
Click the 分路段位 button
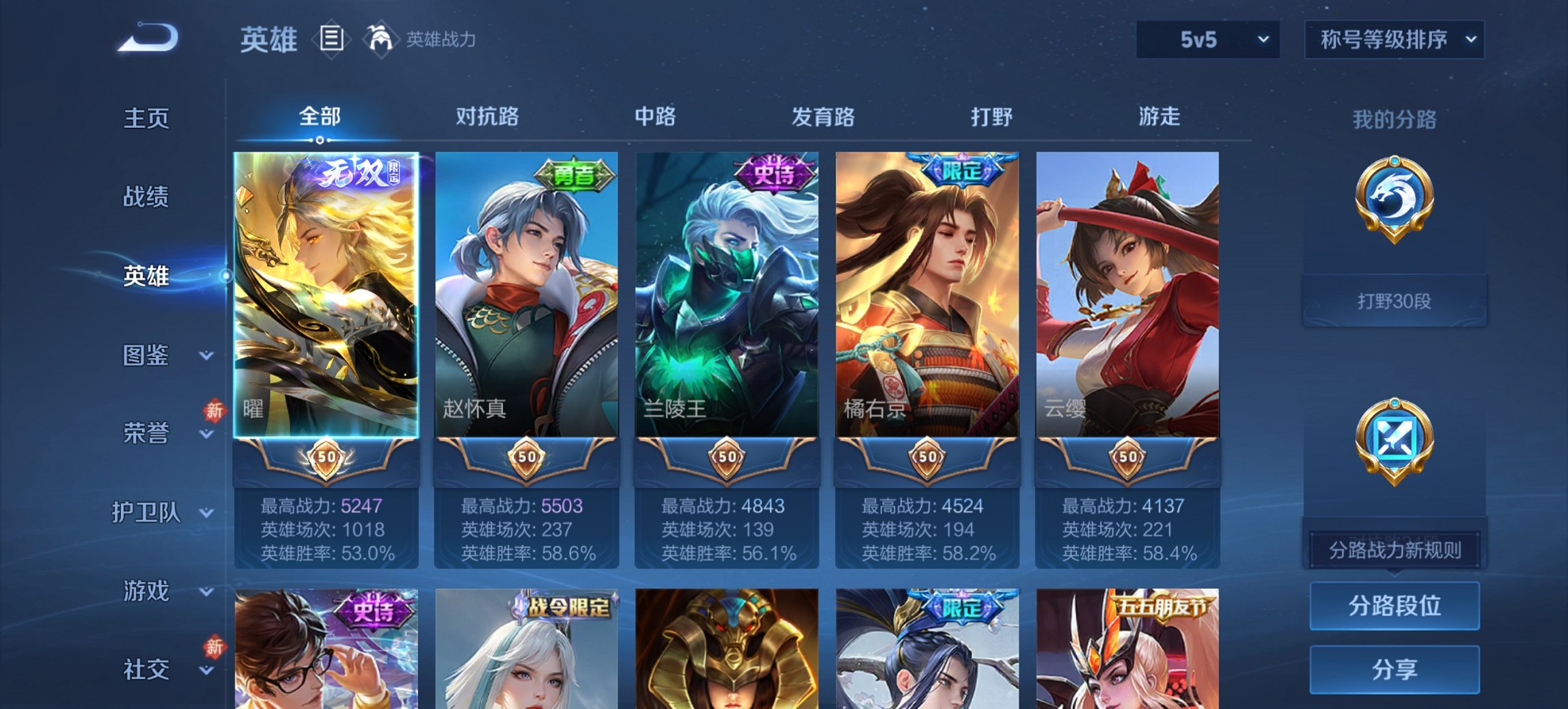tap(1394, 606)
